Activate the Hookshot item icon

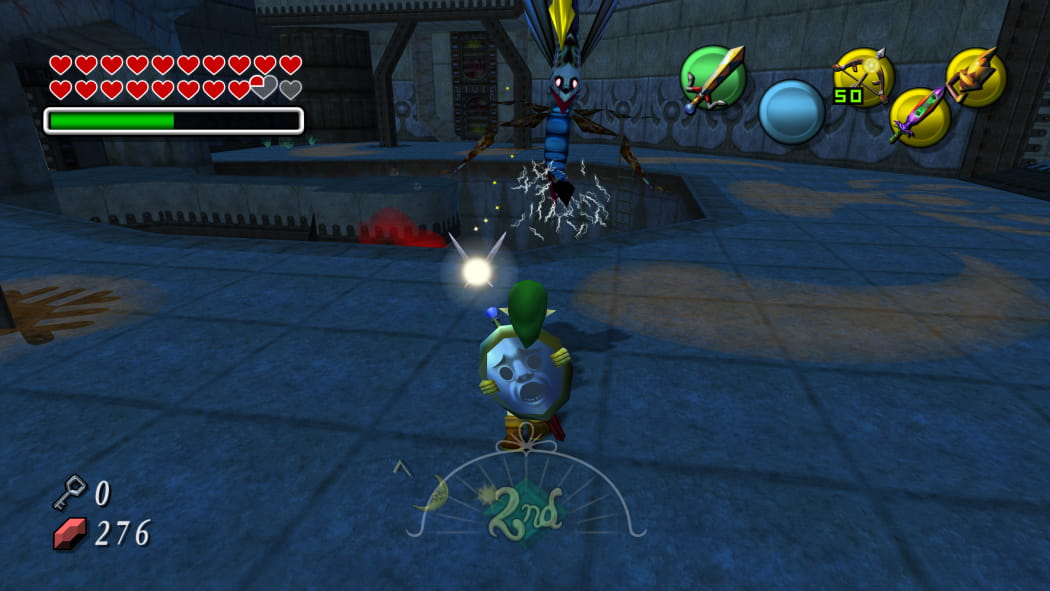point(975,76)
